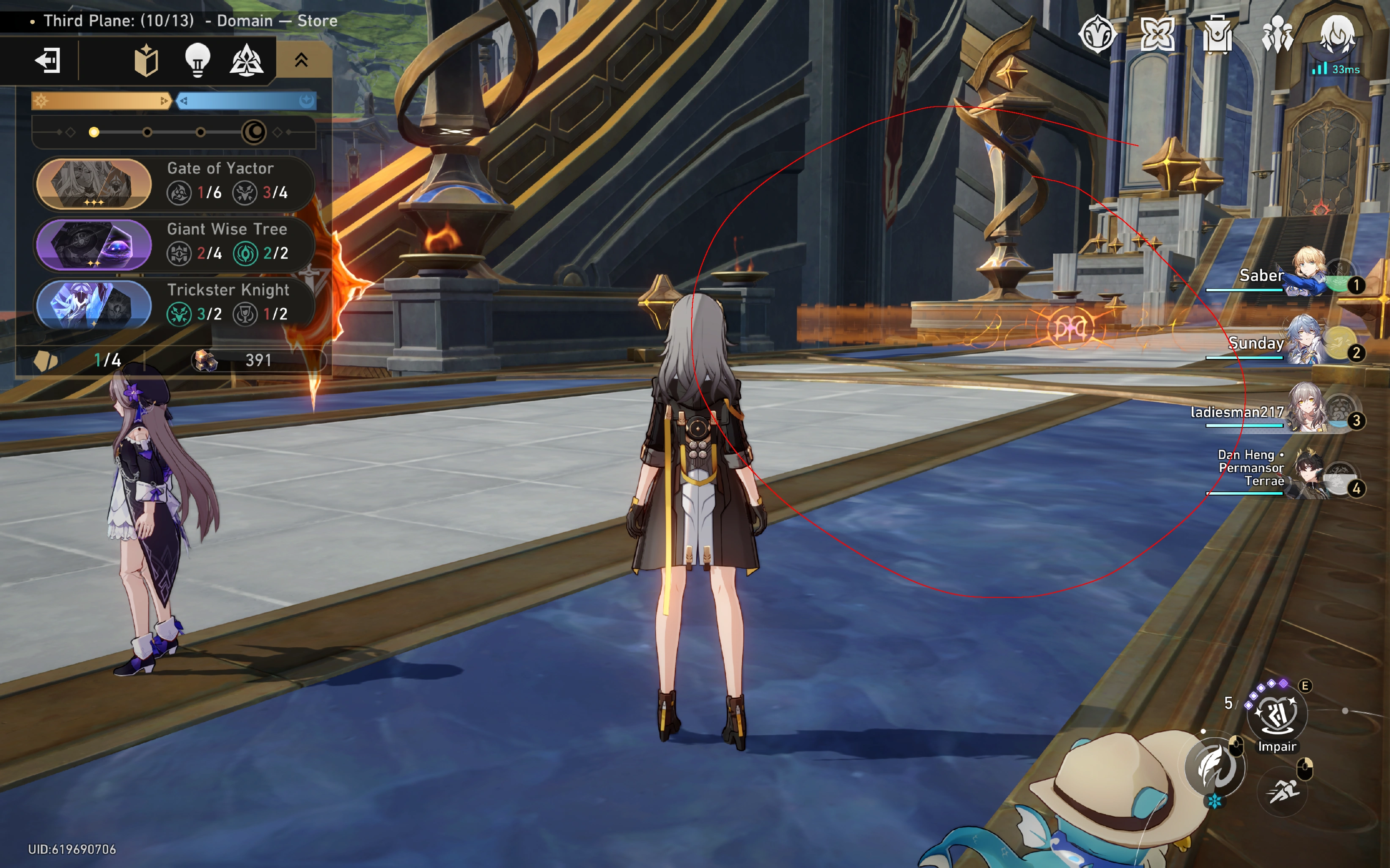
Task: Open the character profile avatar icon
Action: pos(1339,34)
